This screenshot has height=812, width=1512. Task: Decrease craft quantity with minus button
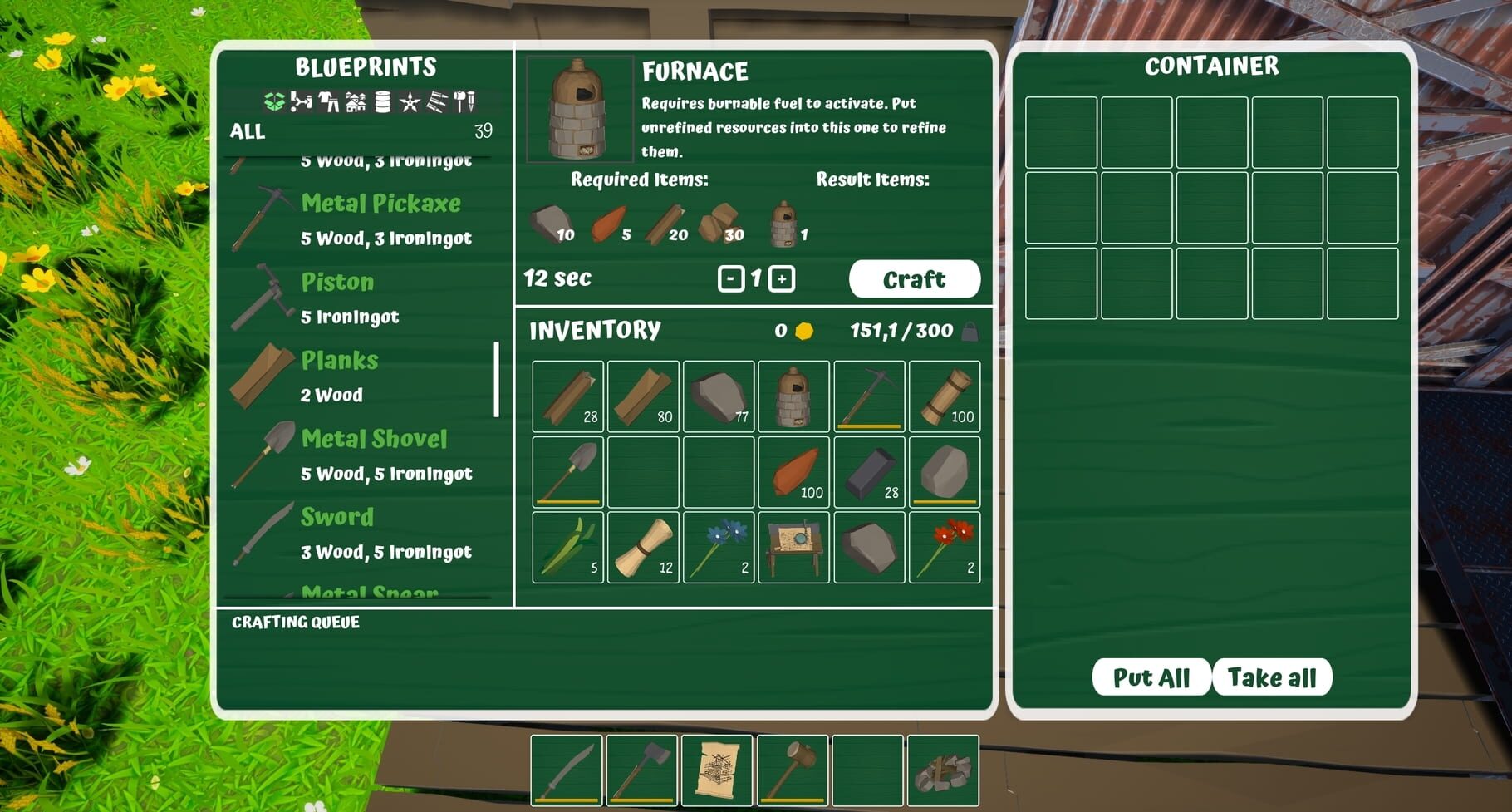coord(730,279)
